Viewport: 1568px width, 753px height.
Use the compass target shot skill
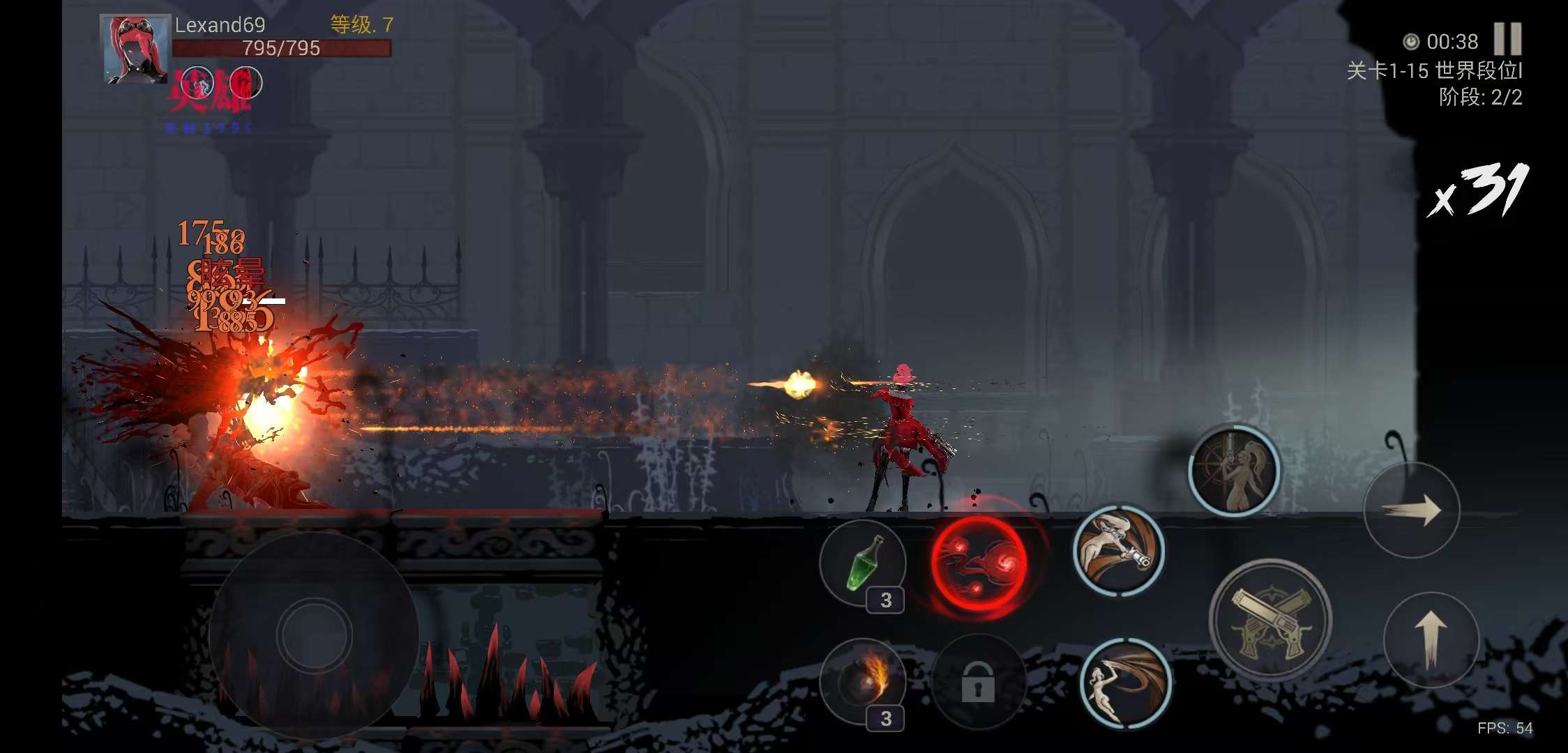click(1234, 471)
